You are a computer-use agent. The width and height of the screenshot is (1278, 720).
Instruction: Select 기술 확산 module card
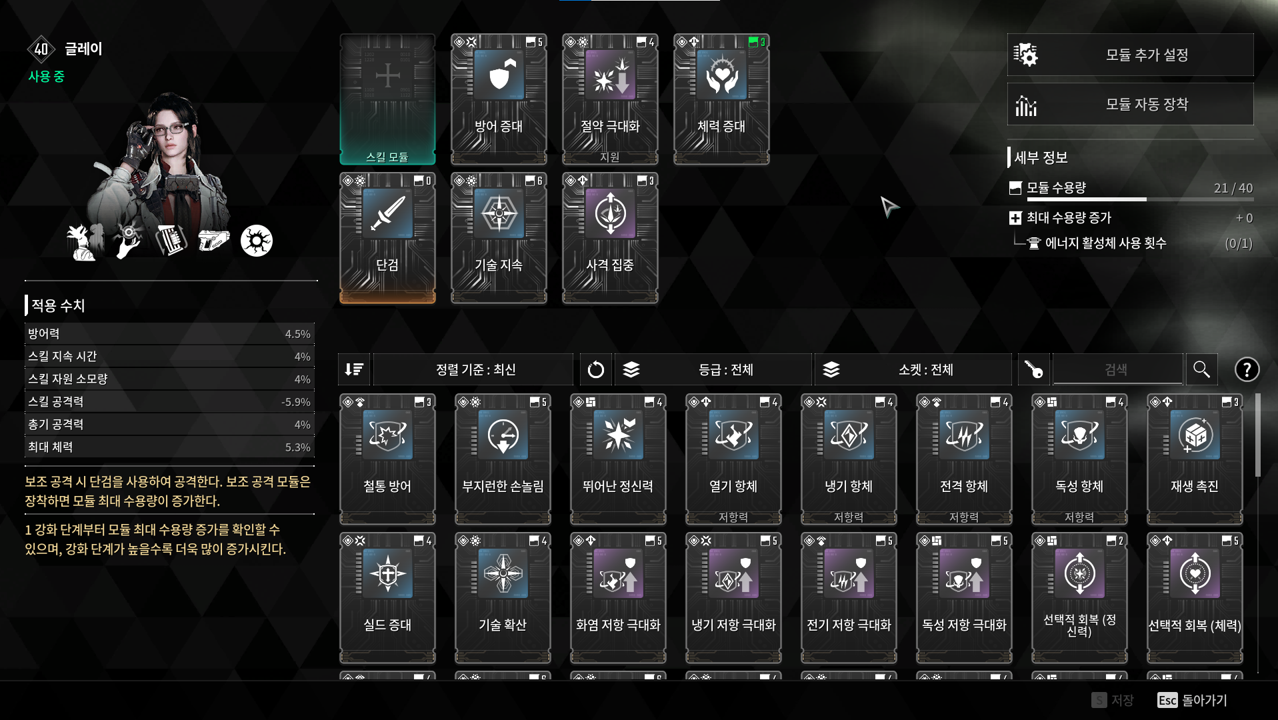(502, 597)
